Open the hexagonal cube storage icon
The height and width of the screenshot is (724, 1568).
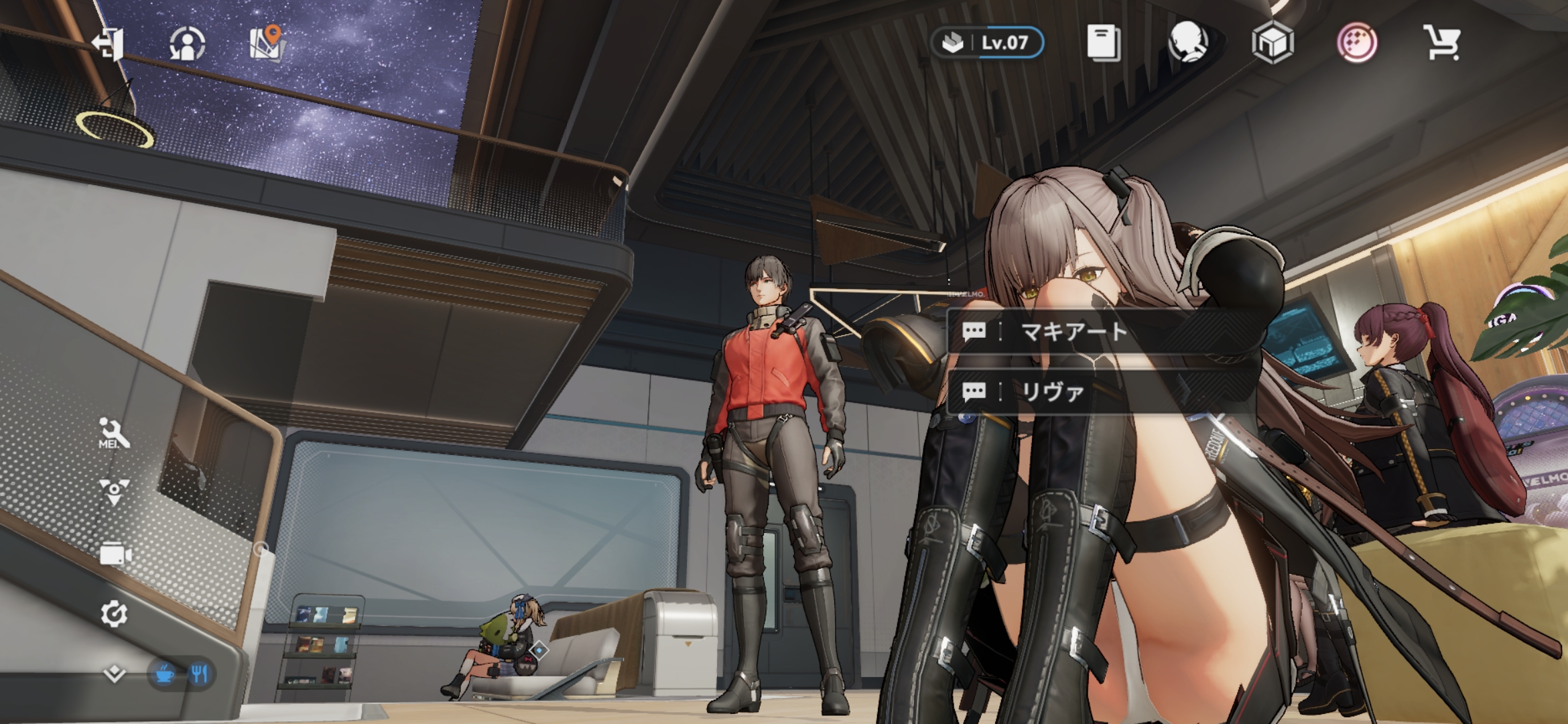point(1272,43)
